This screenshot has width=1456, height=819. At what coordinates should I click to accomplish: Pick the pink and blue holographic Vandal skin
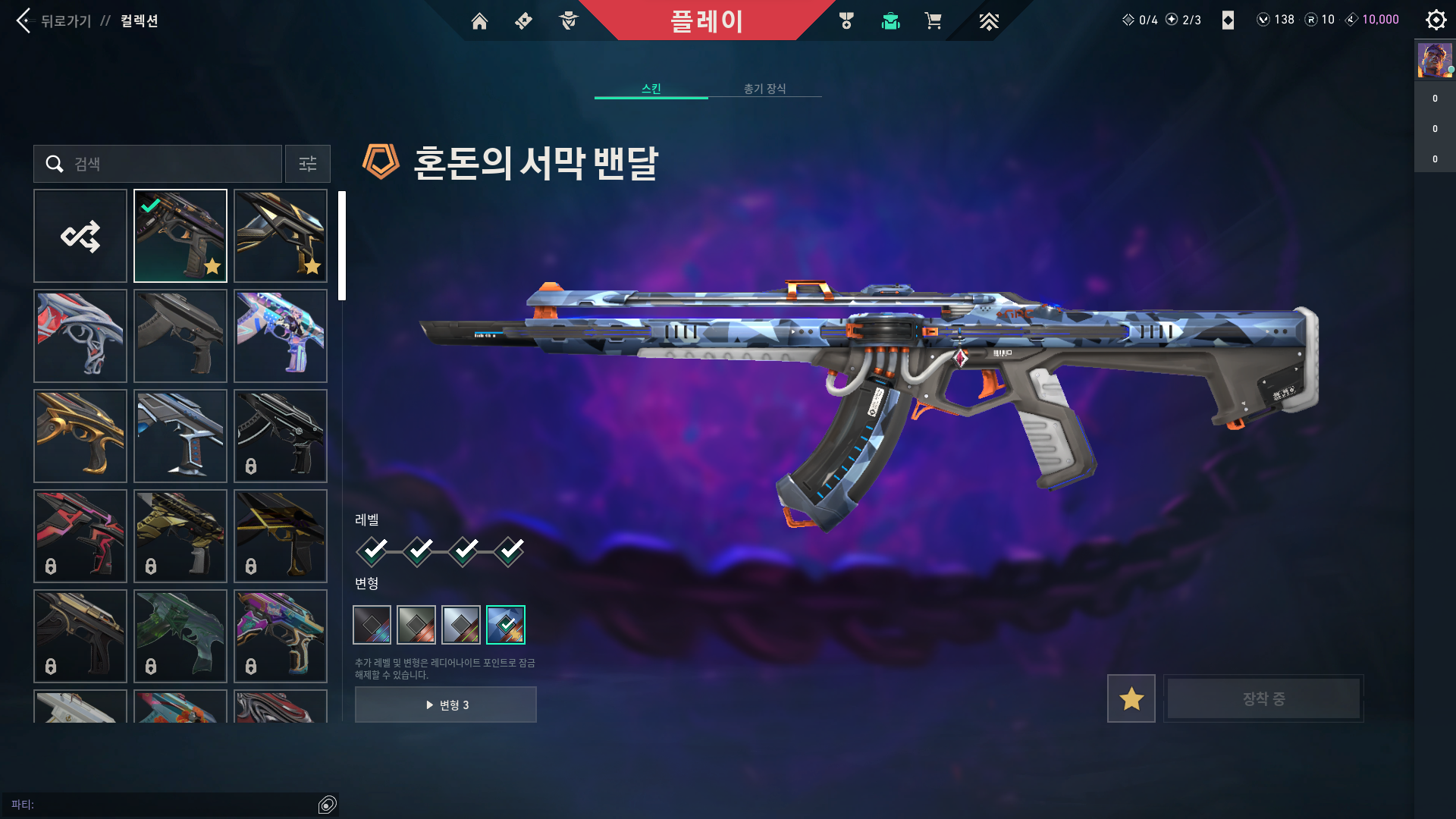coord(281,336)
